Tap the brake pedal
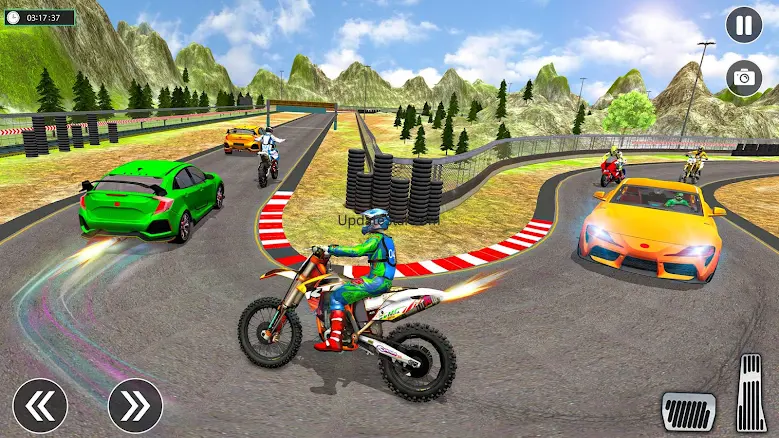The height and width of the screenshot is (438, 779). pos(688,411)
